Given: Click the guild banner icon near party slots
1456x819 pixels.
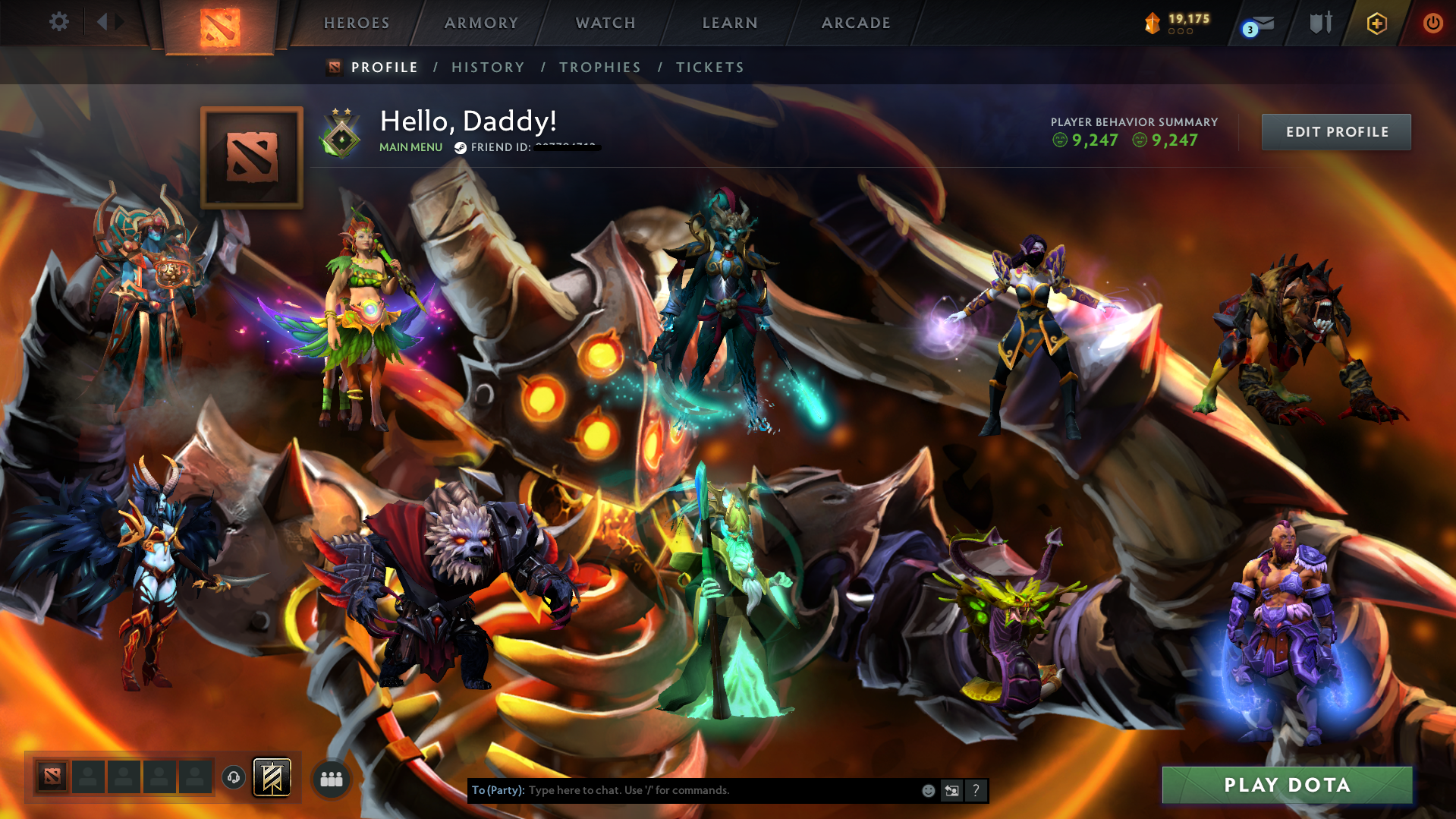Looking at the screenshot, I should (270, 776).
